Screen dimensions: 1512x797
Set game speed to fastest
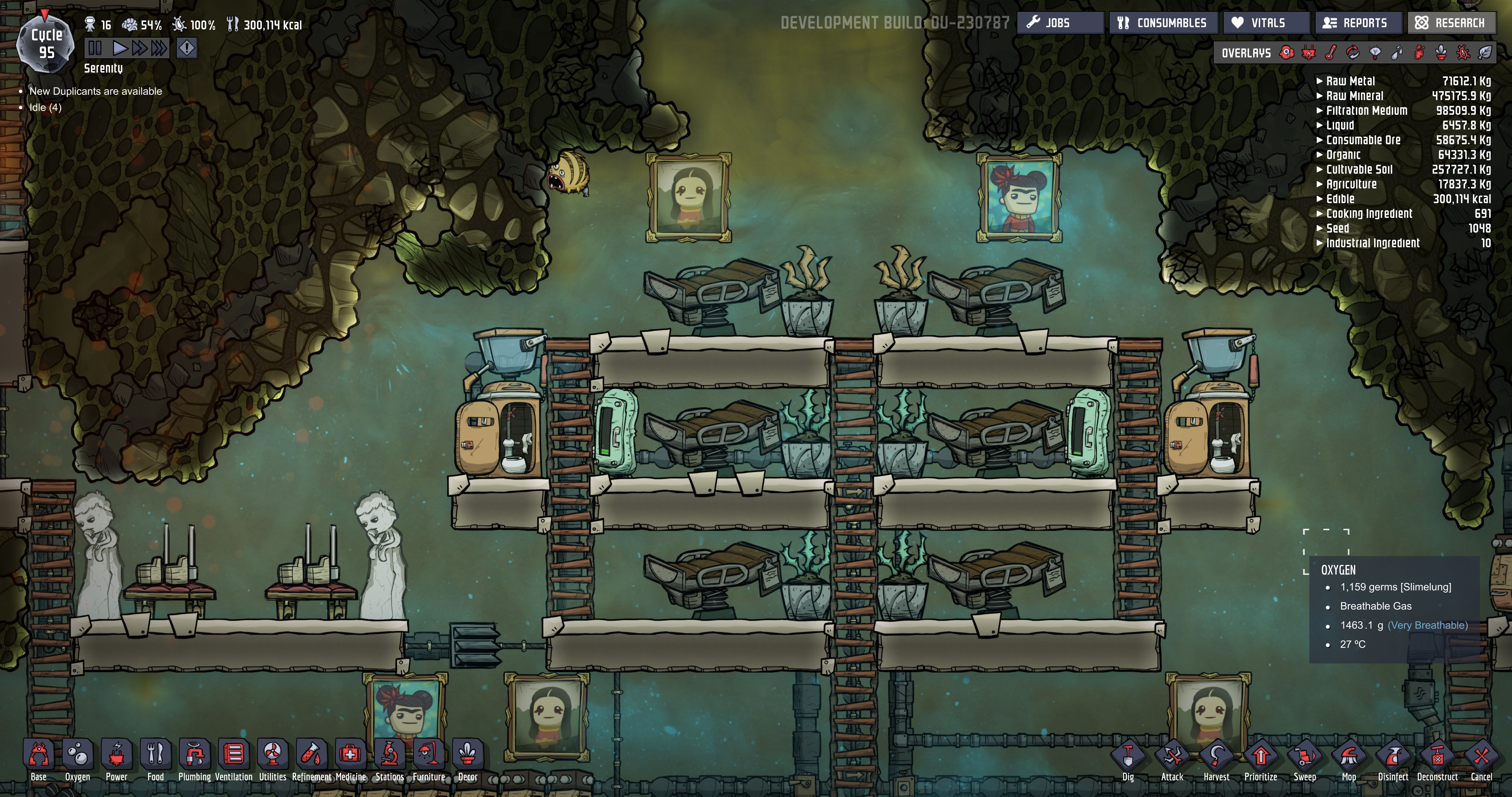tap(159, 48)
